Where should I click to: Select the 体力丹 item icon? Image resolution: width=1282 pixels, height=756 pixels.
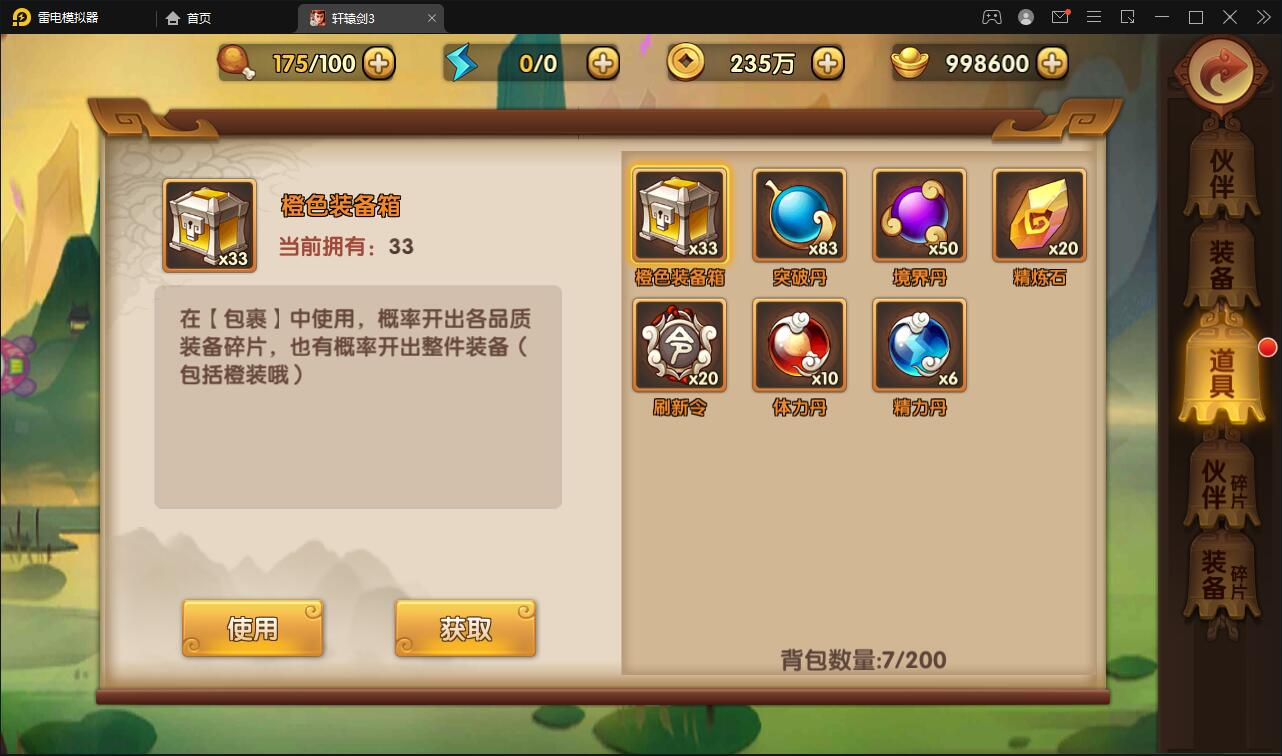point(798,344)
